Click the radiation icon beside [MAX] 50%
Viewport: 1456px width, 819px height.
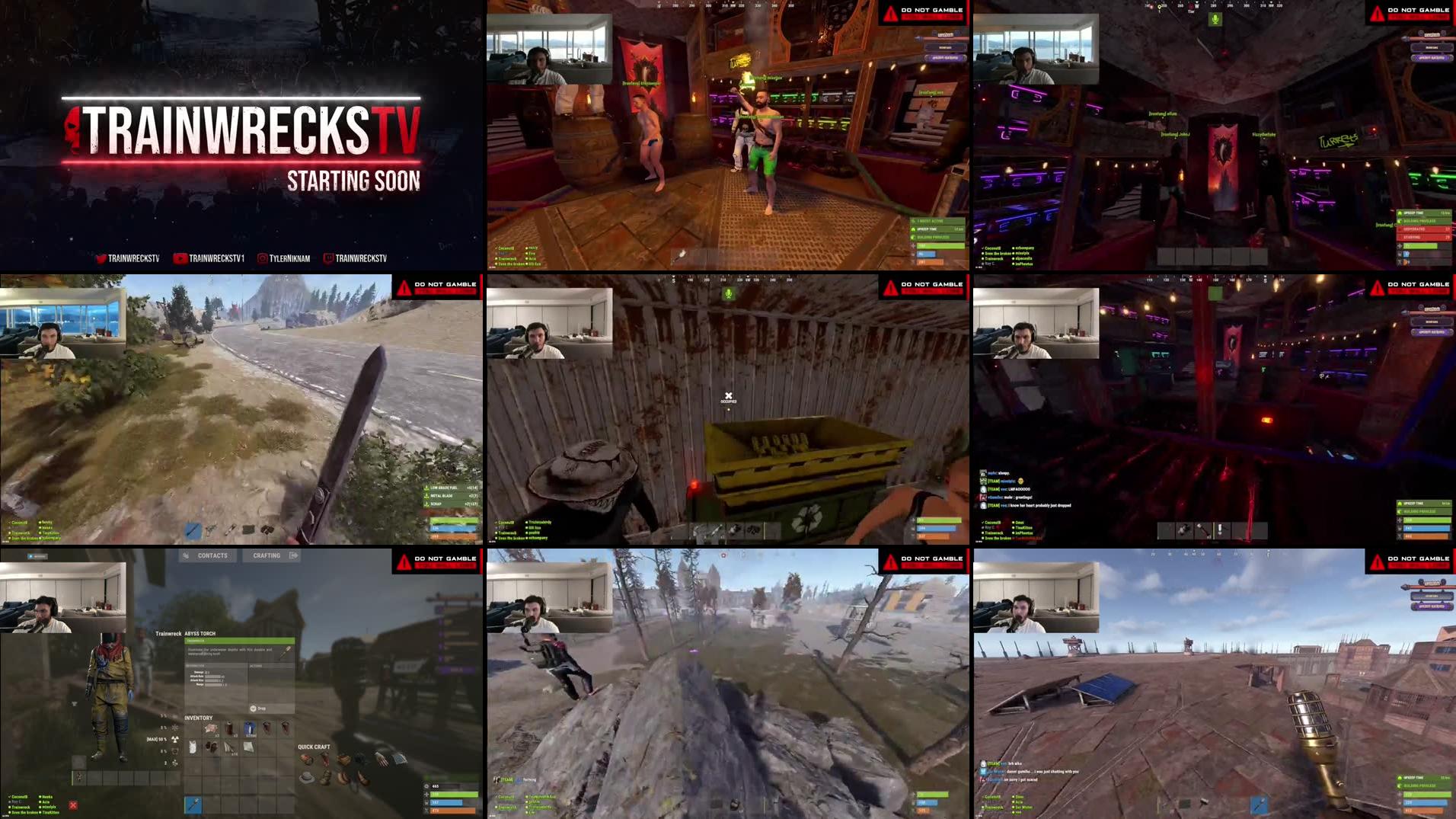click(174, 738)
